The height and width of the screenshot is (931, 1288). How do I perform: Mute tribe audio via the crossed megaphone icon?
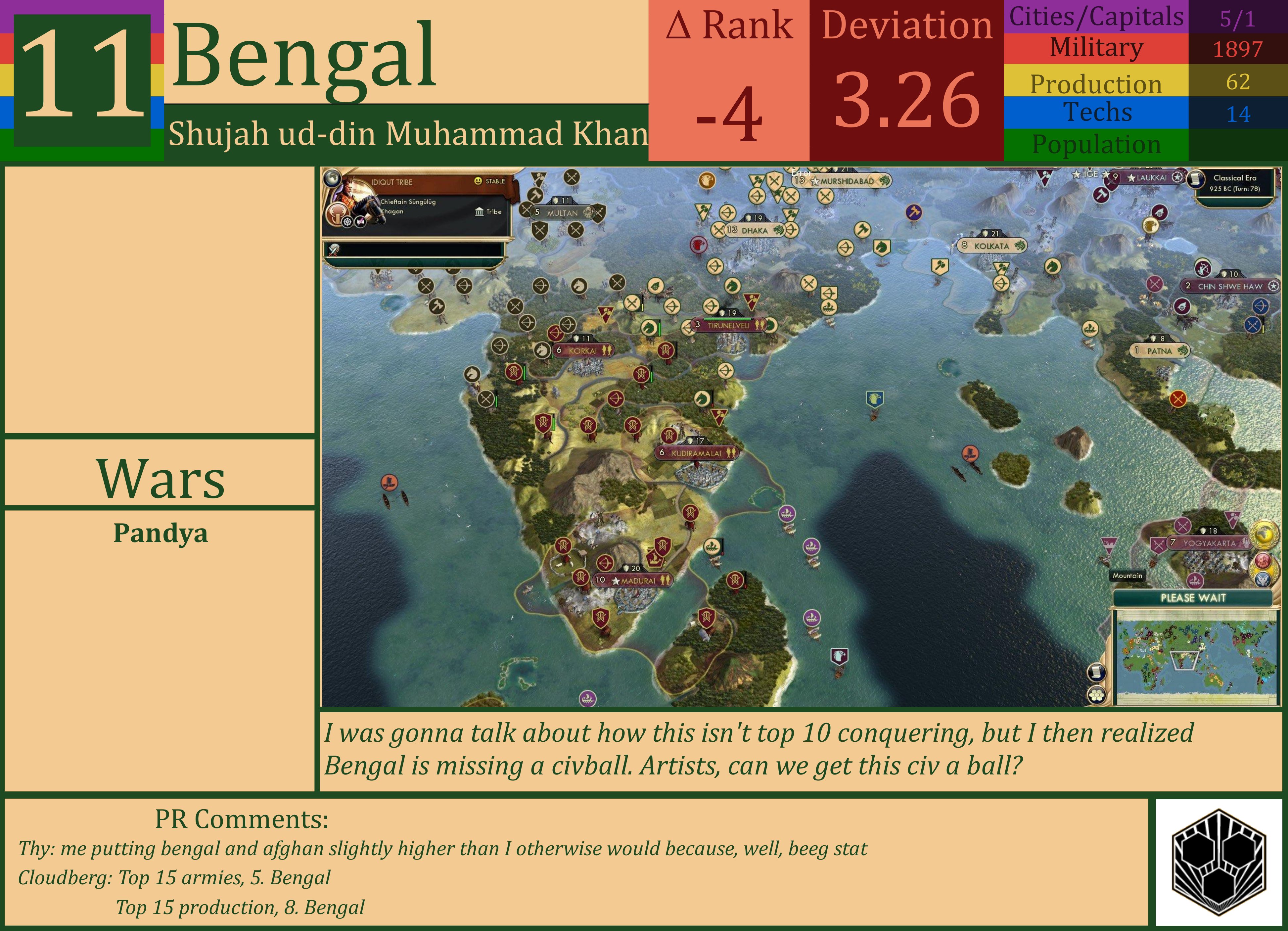[361, 222]
